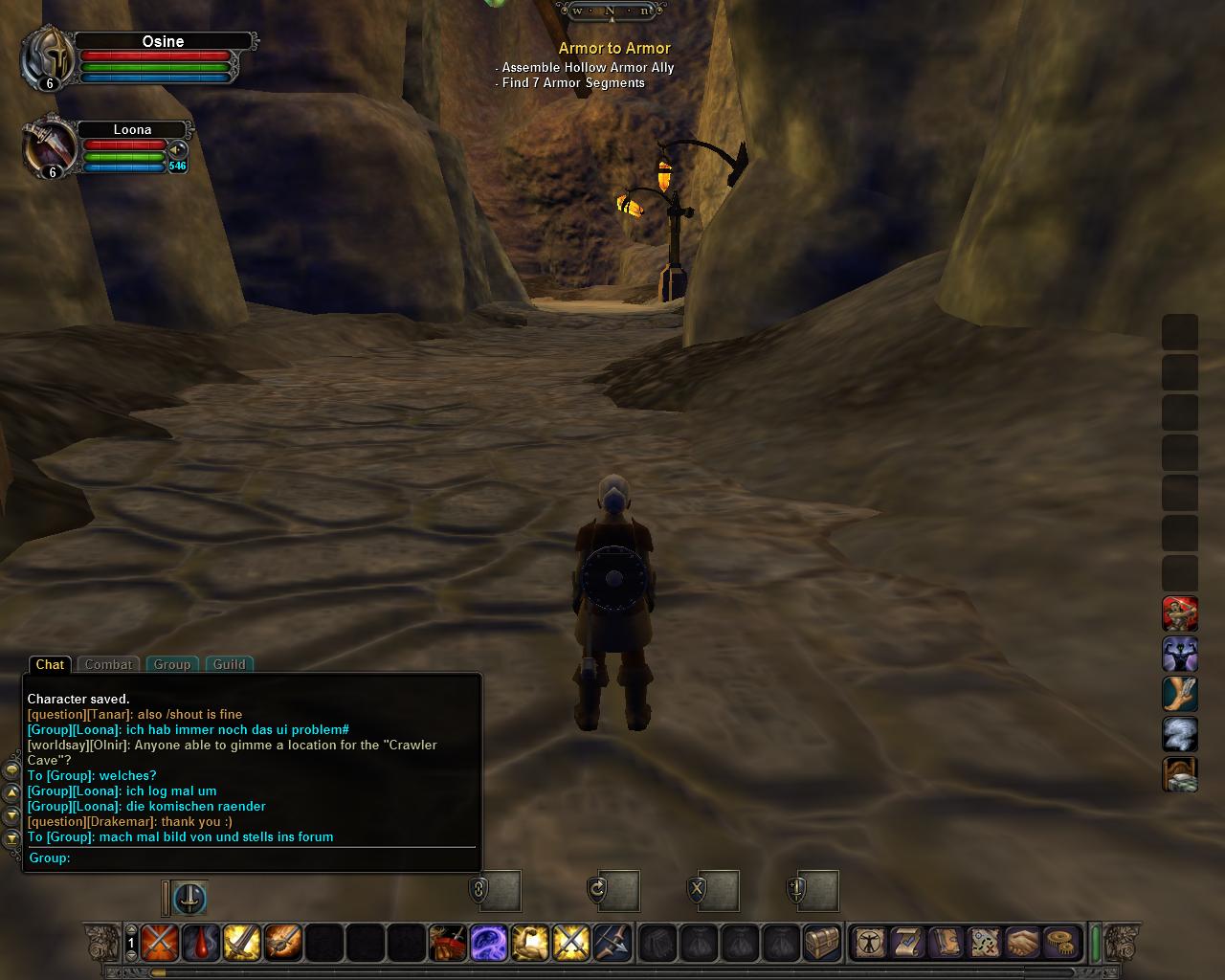
Task: Open the Group chat tab
Action: 172,664
